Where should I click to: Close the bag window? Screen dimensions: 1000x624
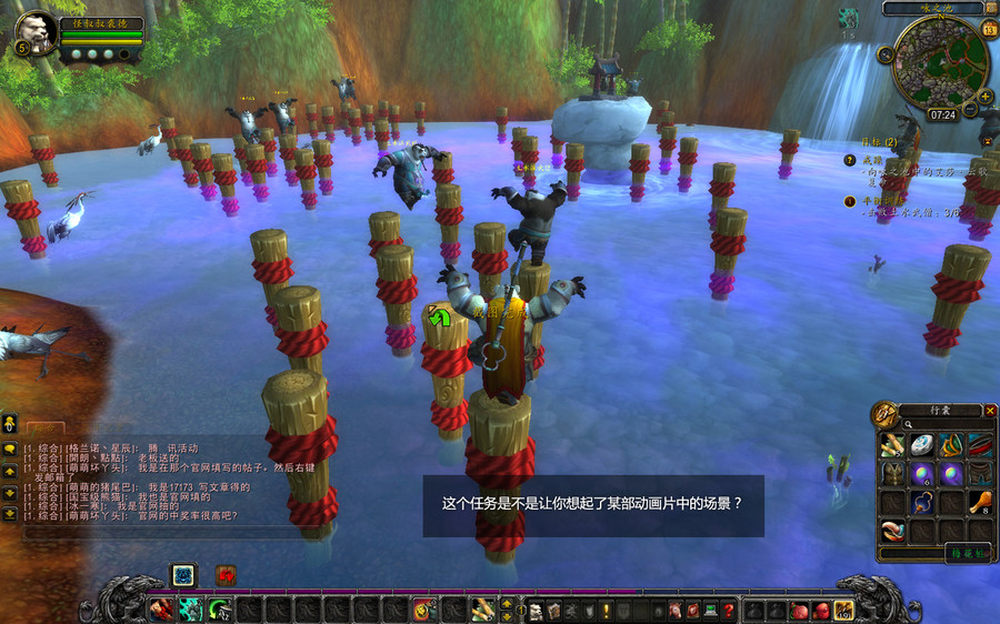[x=990, y=410]
